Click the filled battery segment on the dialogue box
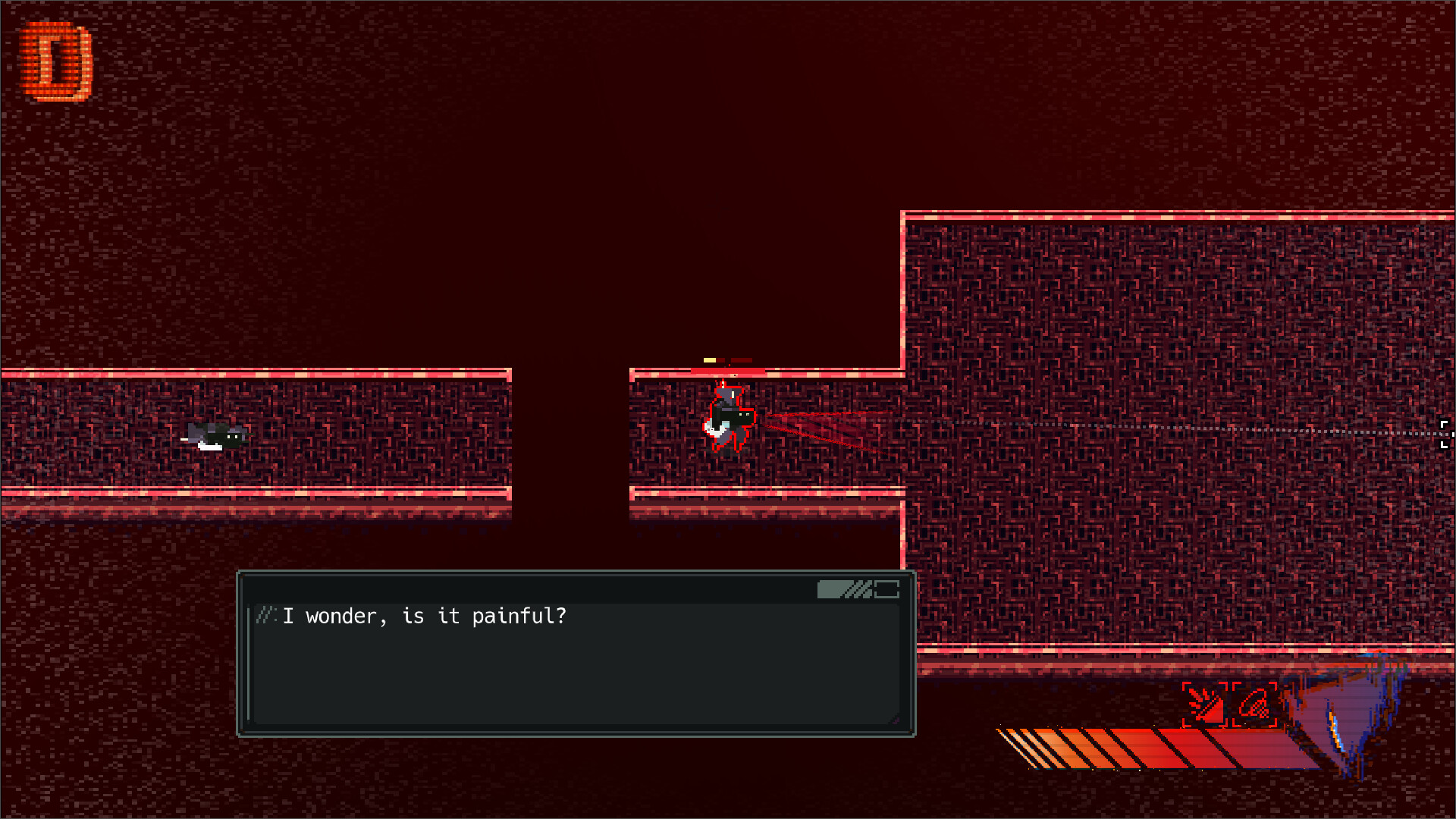The image size is (1456, 819). point(833,589)
